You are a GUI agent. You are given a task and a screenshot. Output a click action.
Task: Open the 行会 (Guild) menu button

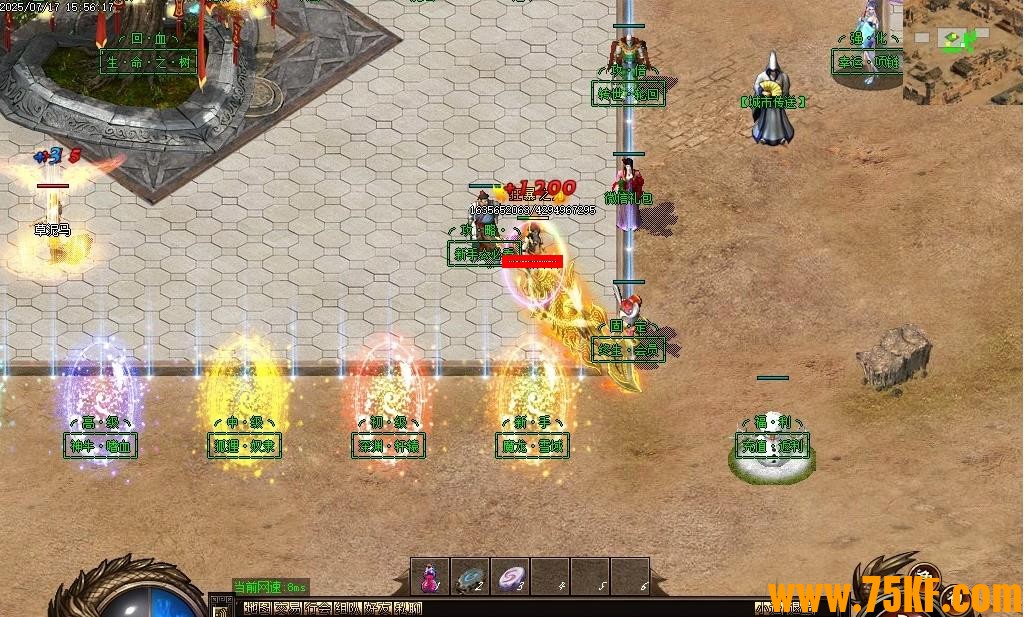coord(318,608)
